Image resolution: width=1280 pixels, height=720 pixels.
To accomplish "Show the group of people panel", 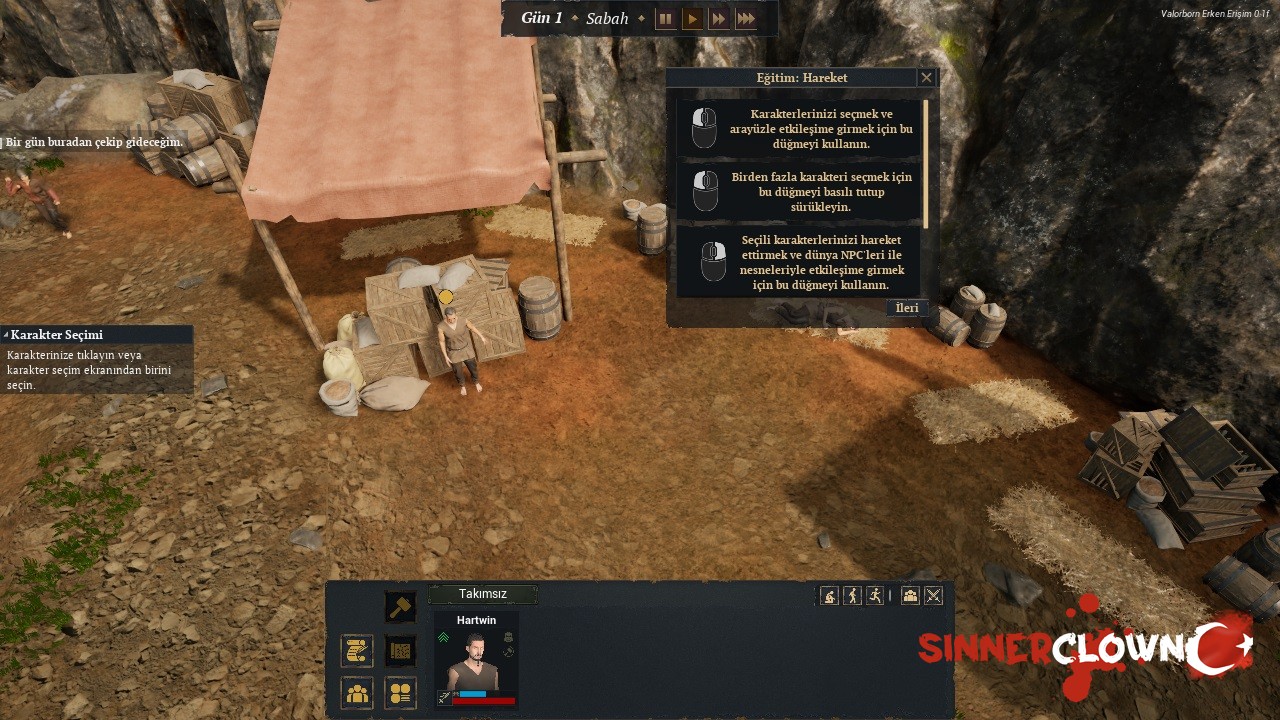I will tap(357, 692).
